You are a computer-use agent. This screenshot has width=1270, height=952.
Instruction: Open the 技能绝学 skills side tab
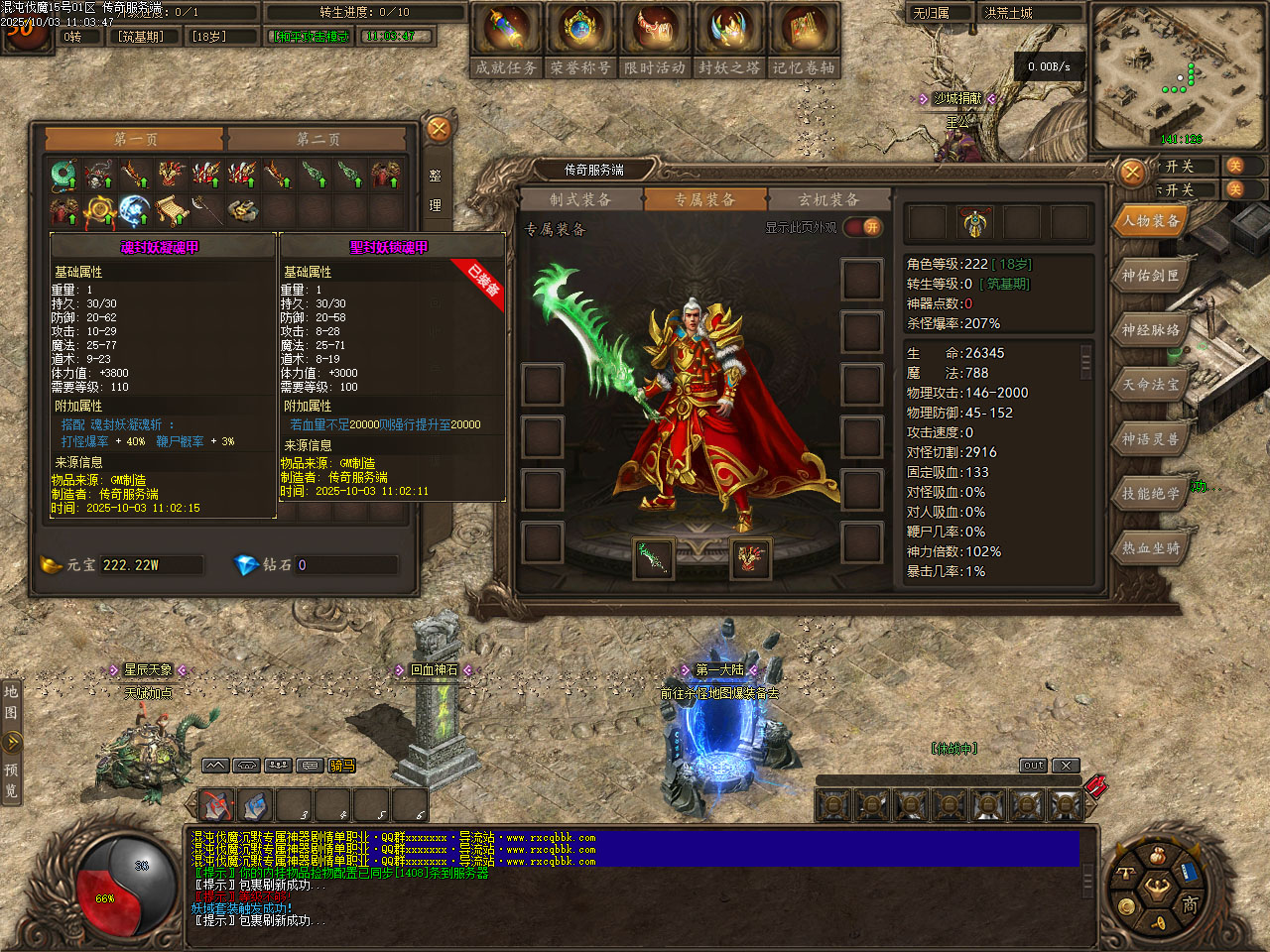click(1151, 493)
